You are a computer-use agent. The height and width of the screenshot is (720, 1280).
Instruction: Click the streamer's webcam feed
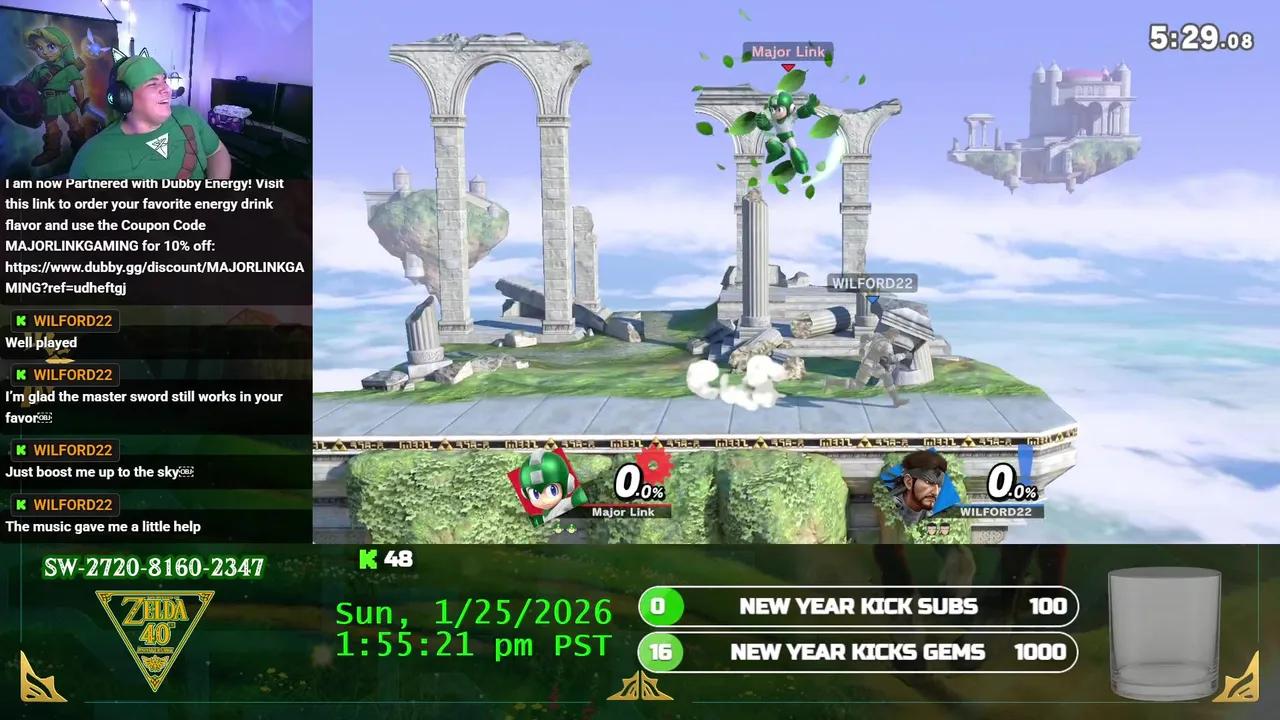(x=155, y=85)
